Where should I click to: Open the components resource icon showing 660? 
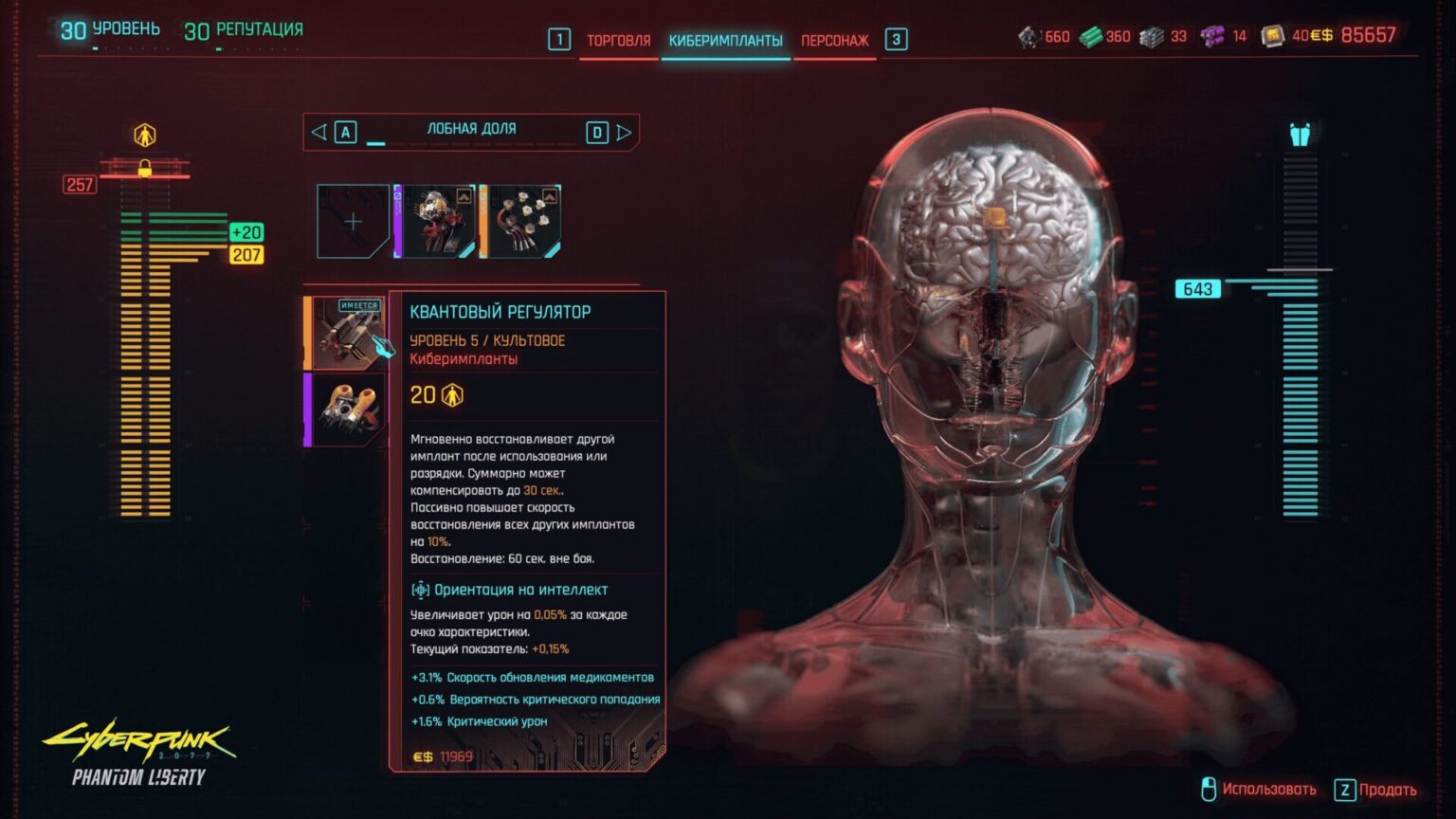tap(1028, 37)
